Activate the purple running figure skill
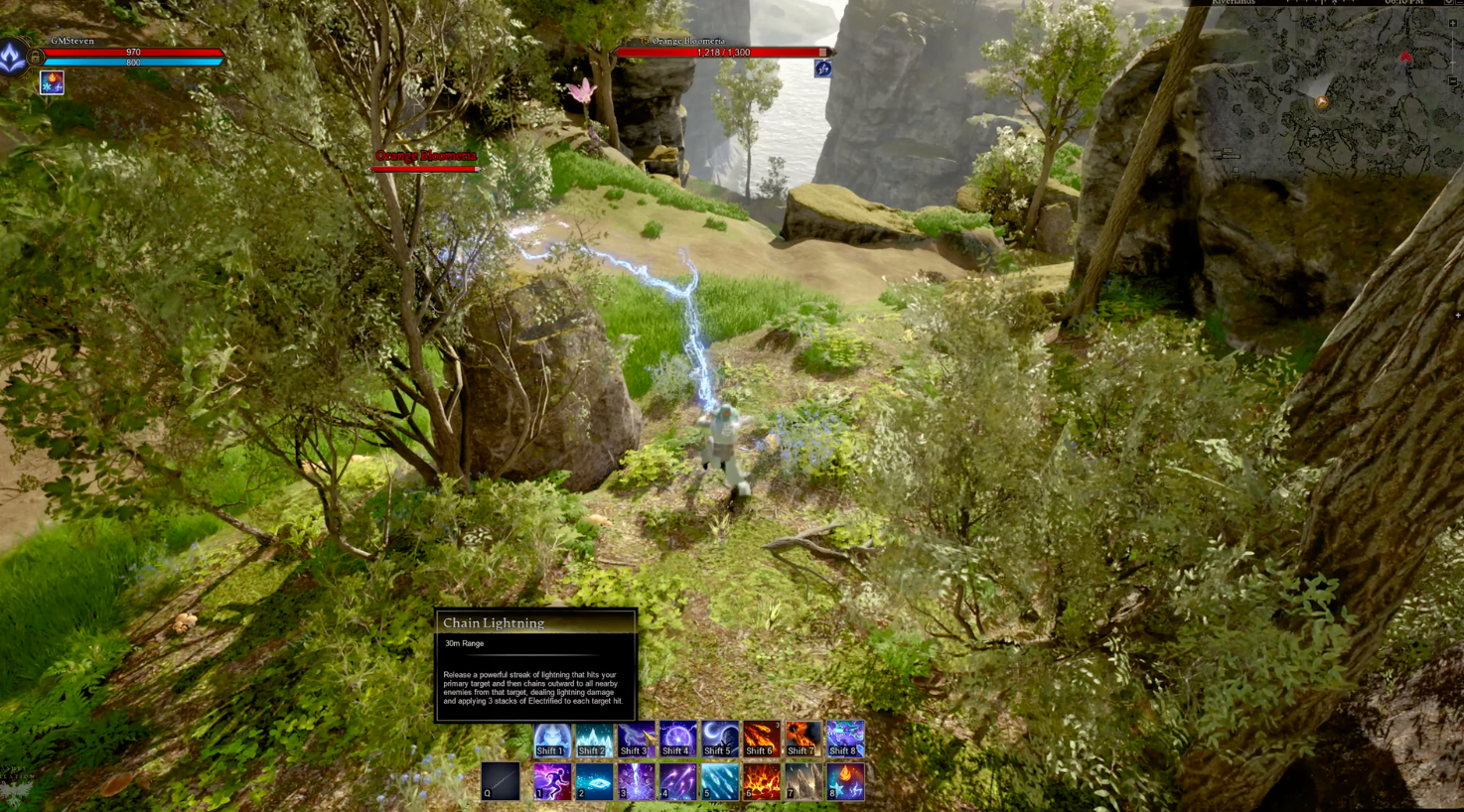The image size is (1464, 812). [x=551, y=781]
